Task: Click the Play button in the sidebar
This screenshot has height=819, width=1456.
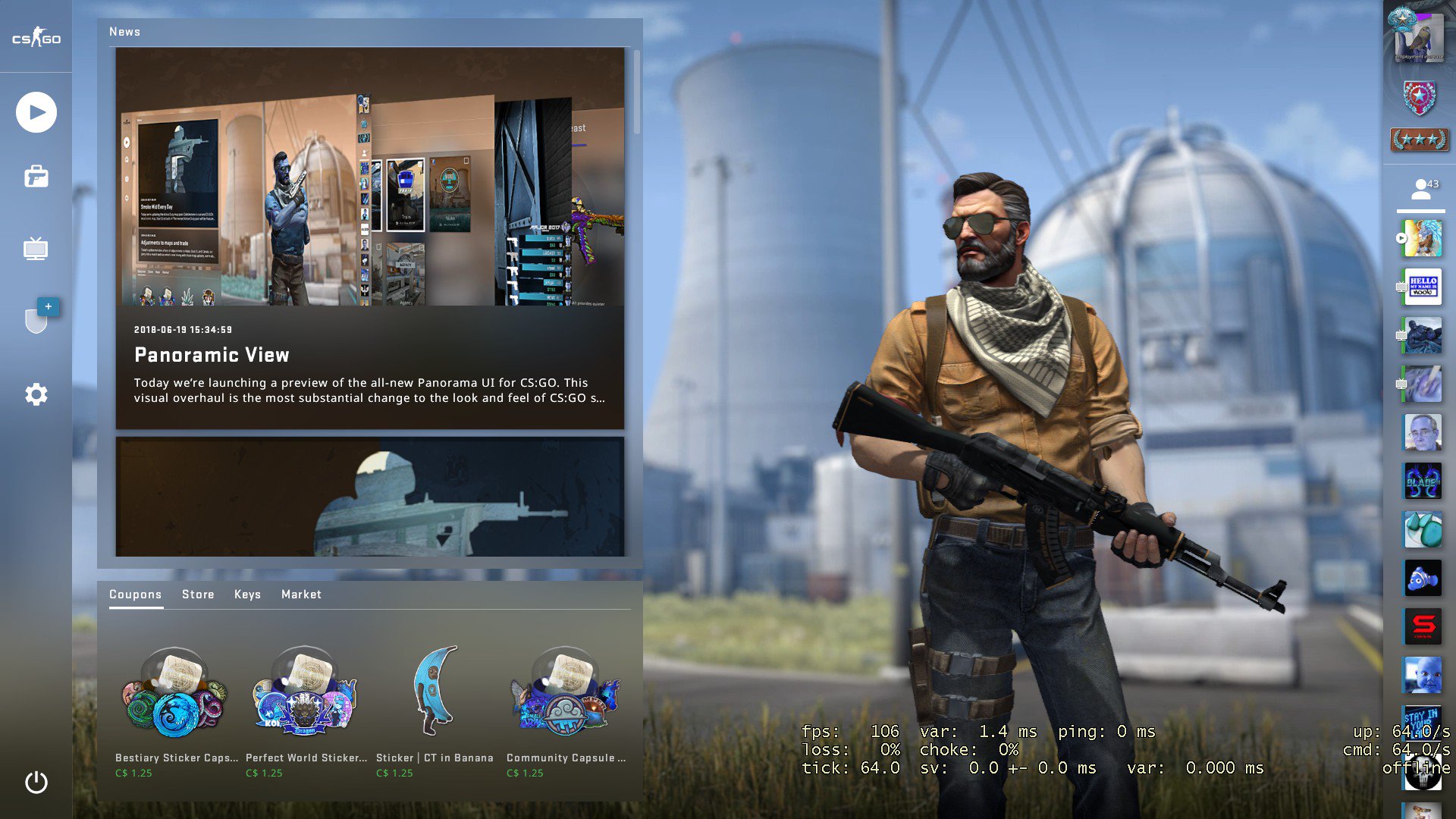Action: 35,111
